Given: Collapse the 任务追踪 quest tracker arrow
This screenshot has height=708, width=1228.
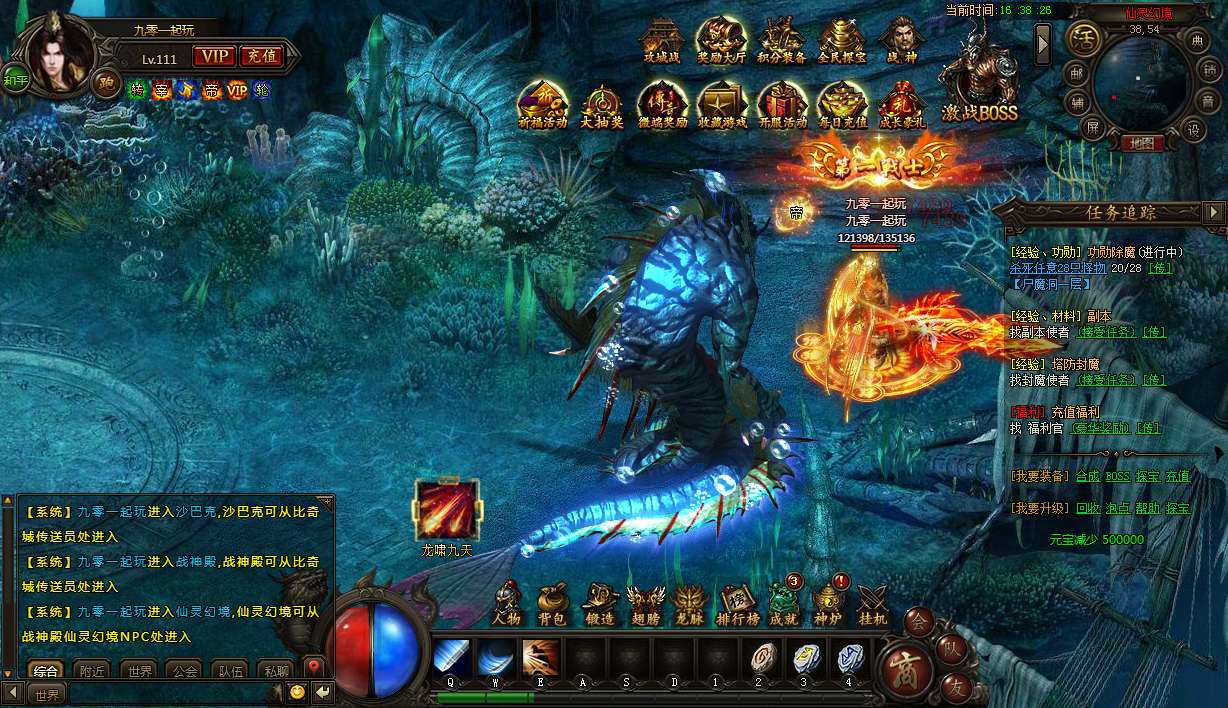Looking at the screenshot, I should (x=1214, y=212).
